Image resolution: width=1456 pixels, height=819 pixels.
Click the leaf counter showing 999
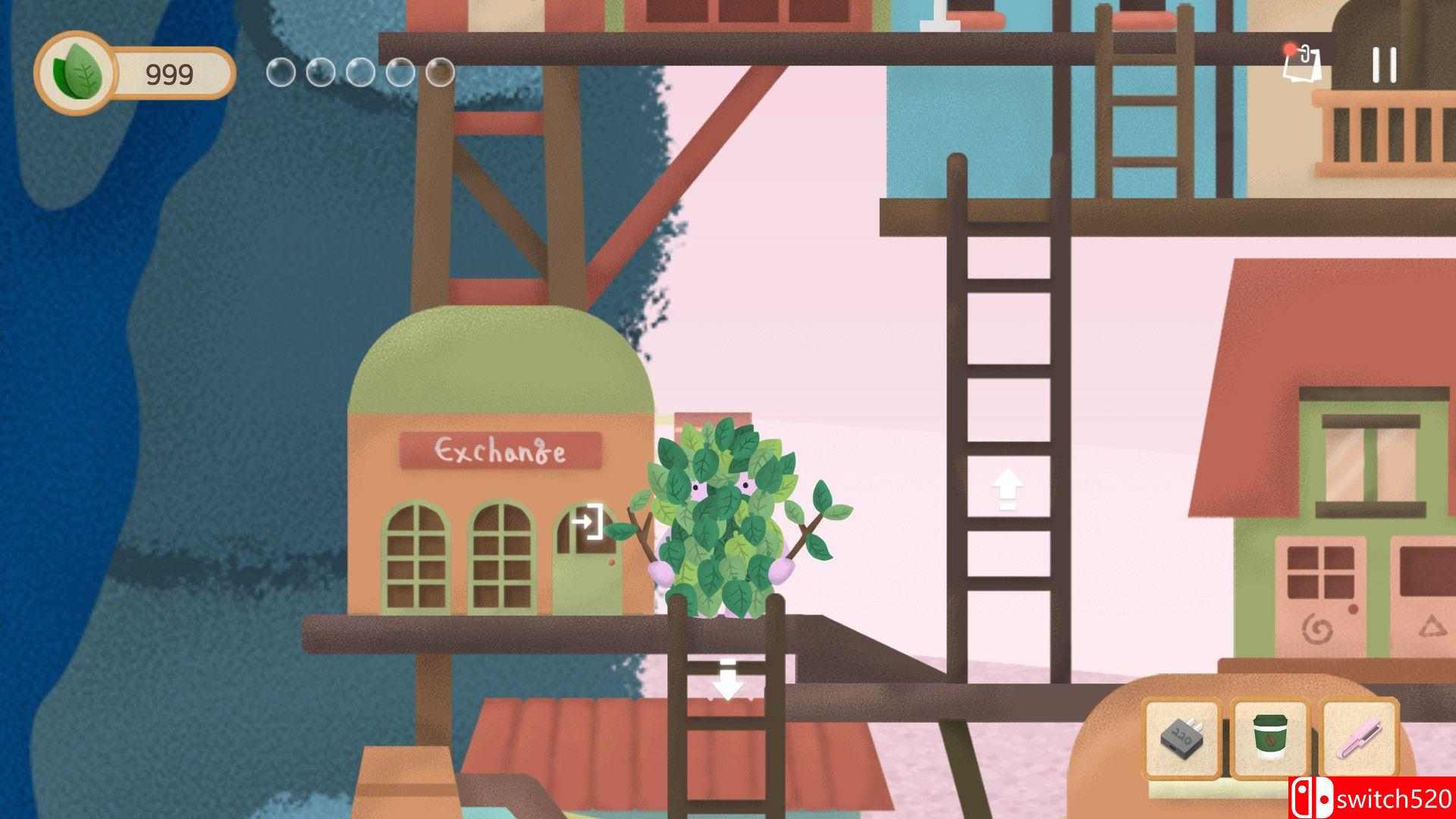[x=168, y=73]
